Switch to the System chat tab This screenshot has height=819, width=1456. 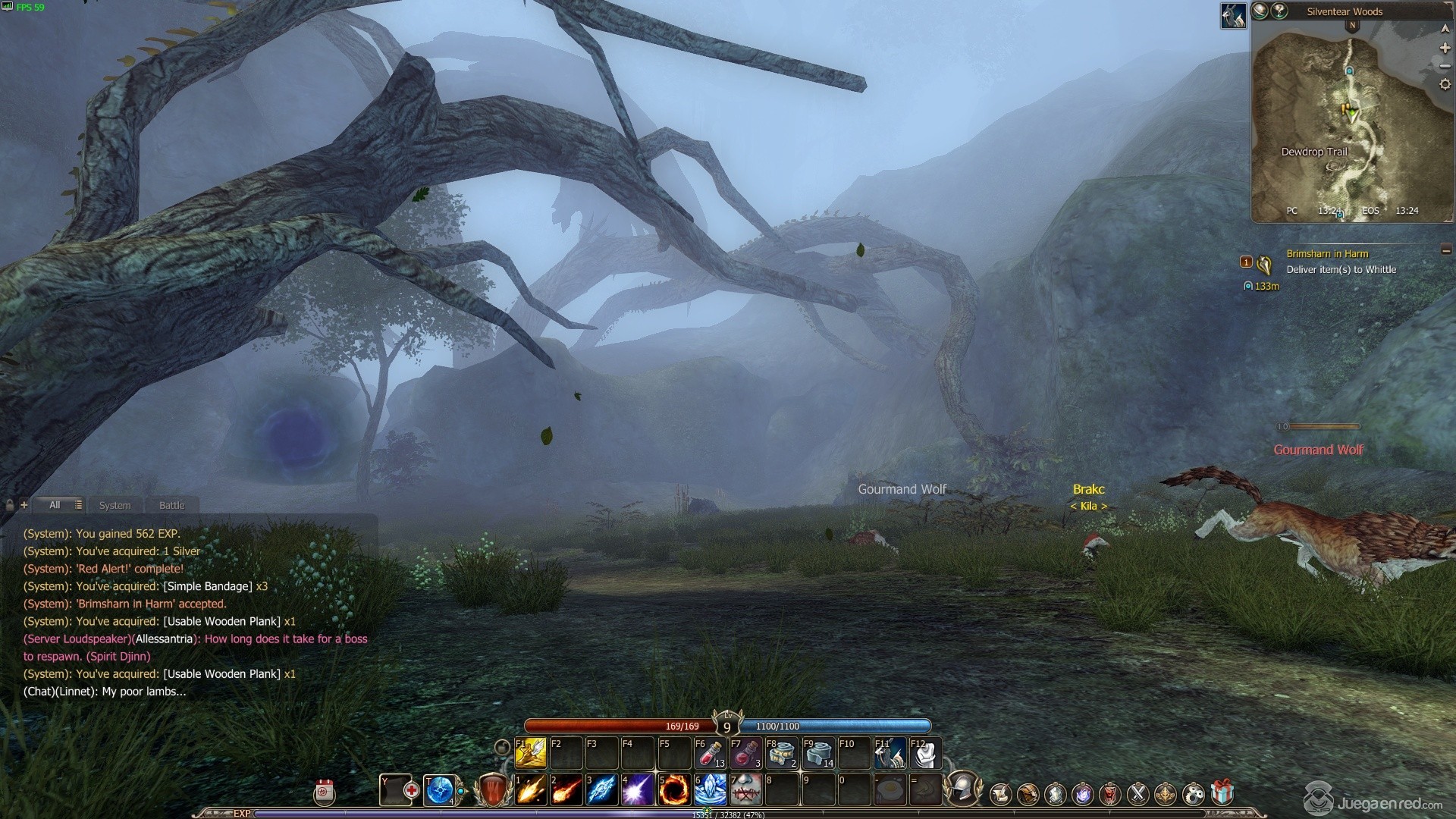(115, 505)
